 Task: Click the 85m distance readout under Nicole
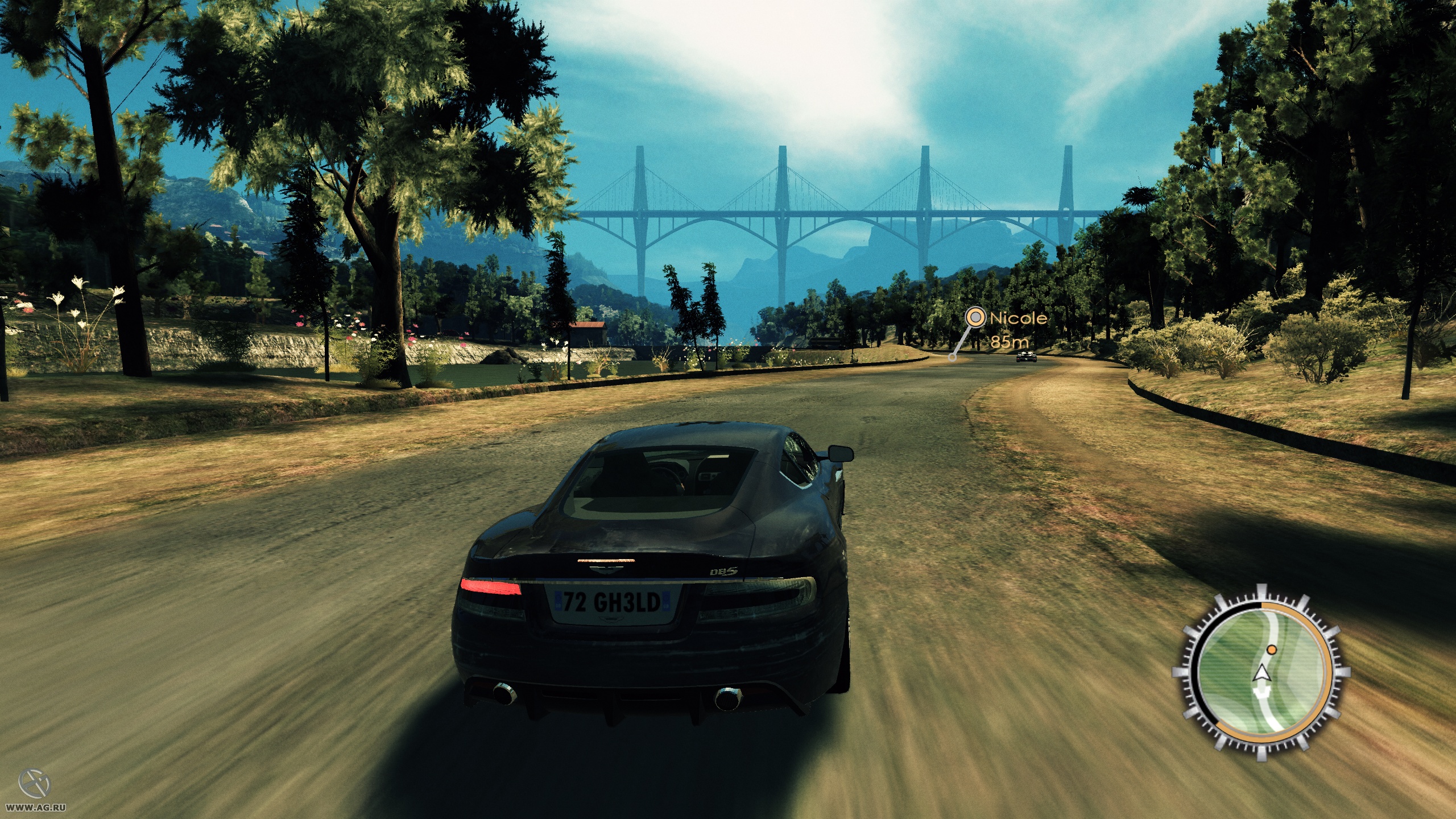[x=1010, y=343]
